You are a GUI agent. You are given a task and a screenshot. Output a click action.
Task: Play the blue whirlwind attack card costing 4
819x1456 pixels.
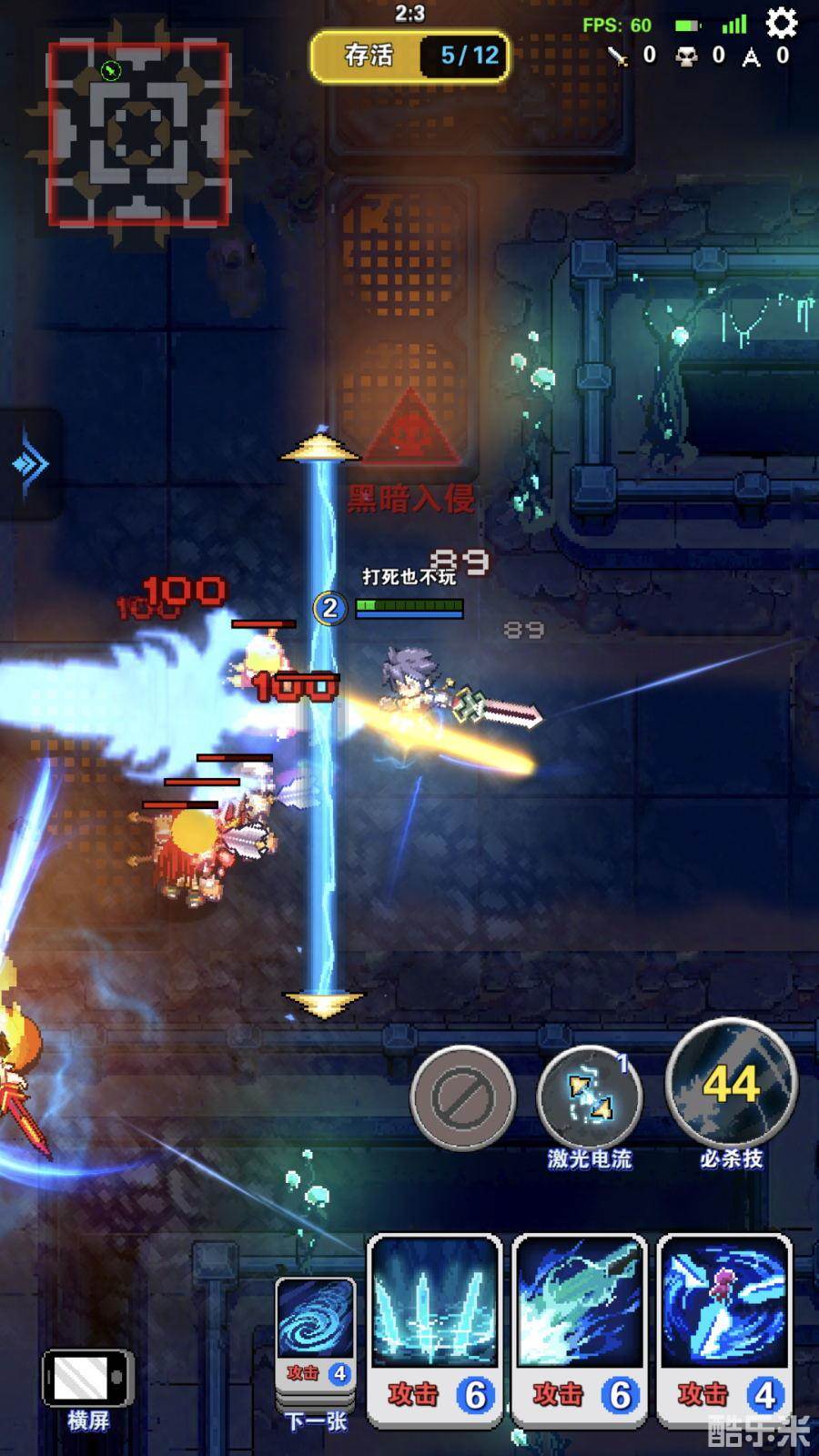click(x=724, y=1329)
